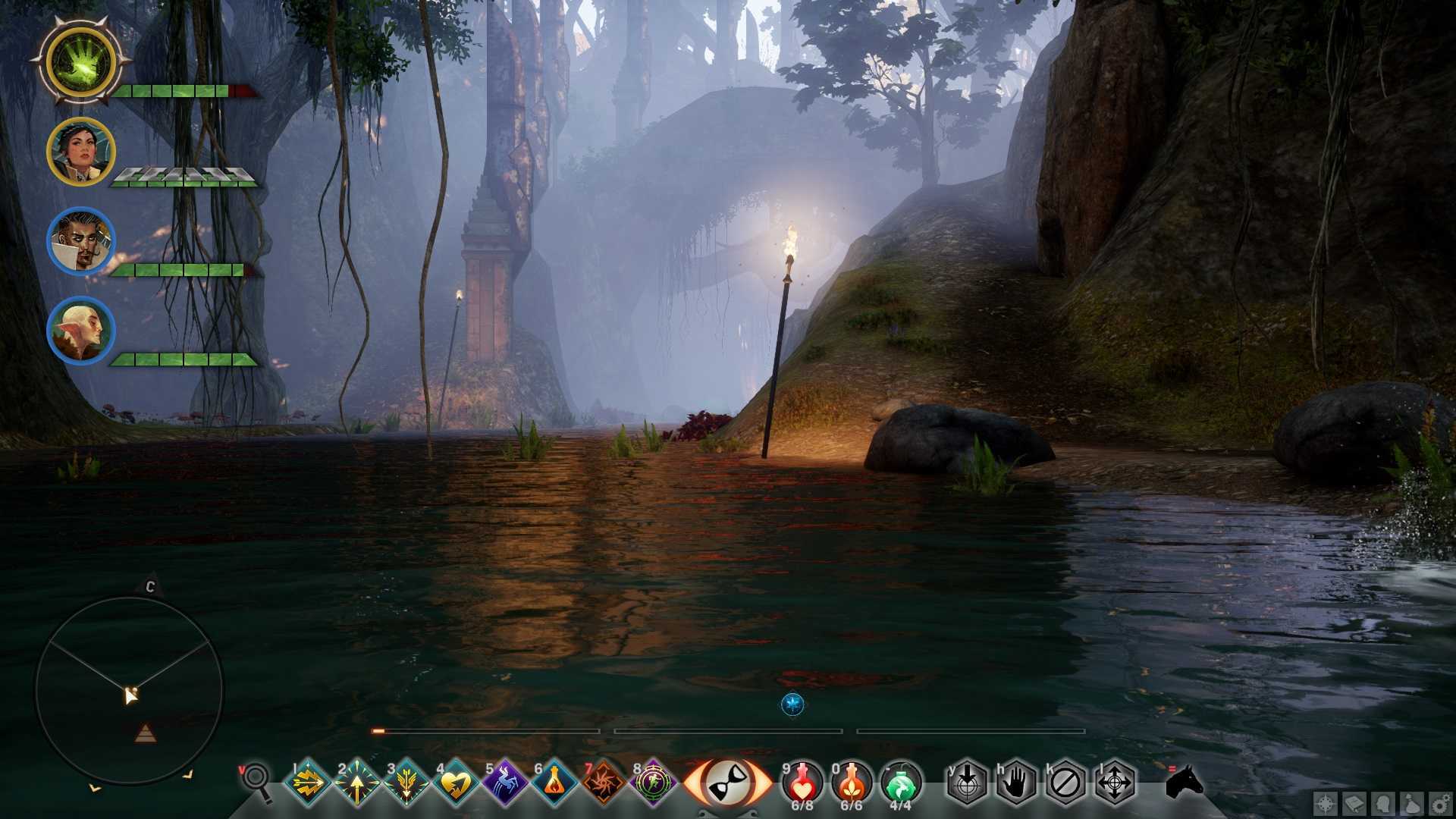This screenshot has height=819, width=1456.
Task: Click the magnifying glass search icon
Action: click(x=258, y=781)
